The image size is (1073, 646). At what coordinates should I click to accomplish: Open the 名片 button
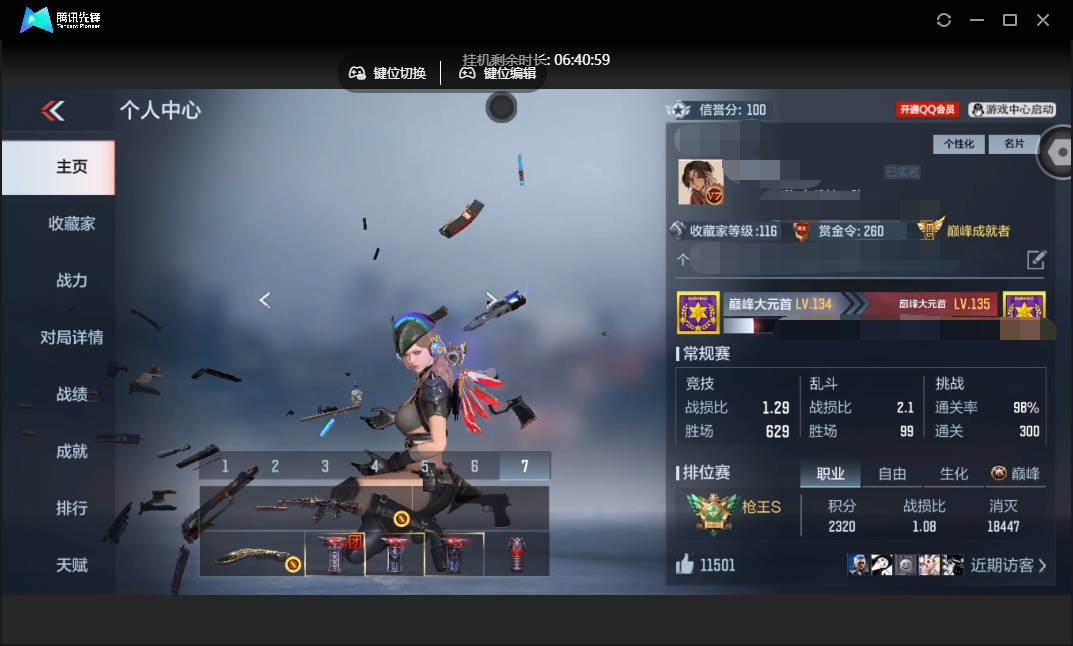click(x=1014, y=144)
